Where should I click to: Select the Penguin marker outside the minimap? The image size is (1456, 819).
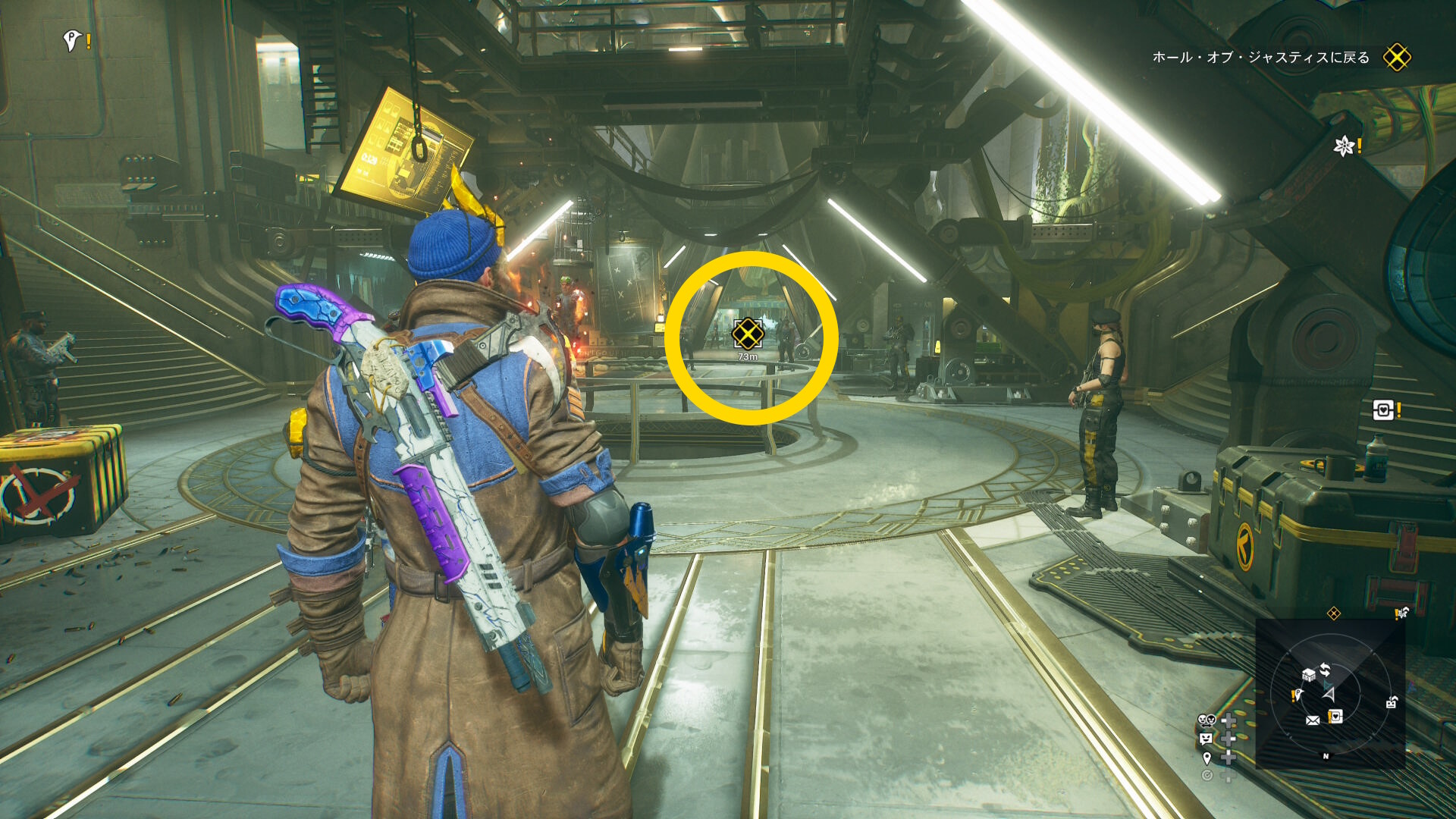point(72,40)
